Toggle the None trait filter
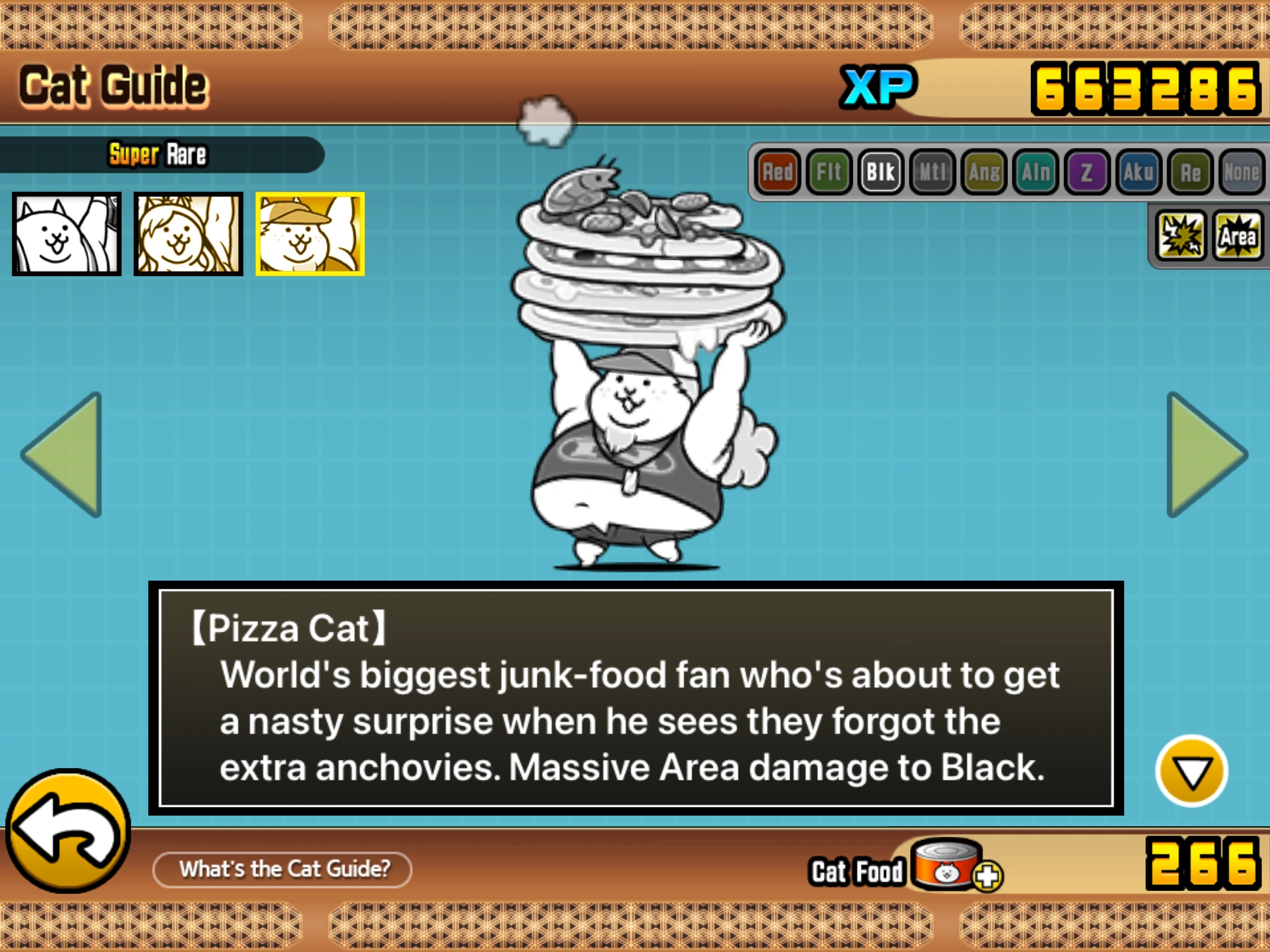Viewport: 1270px width, 952px height. [1242, 172]
